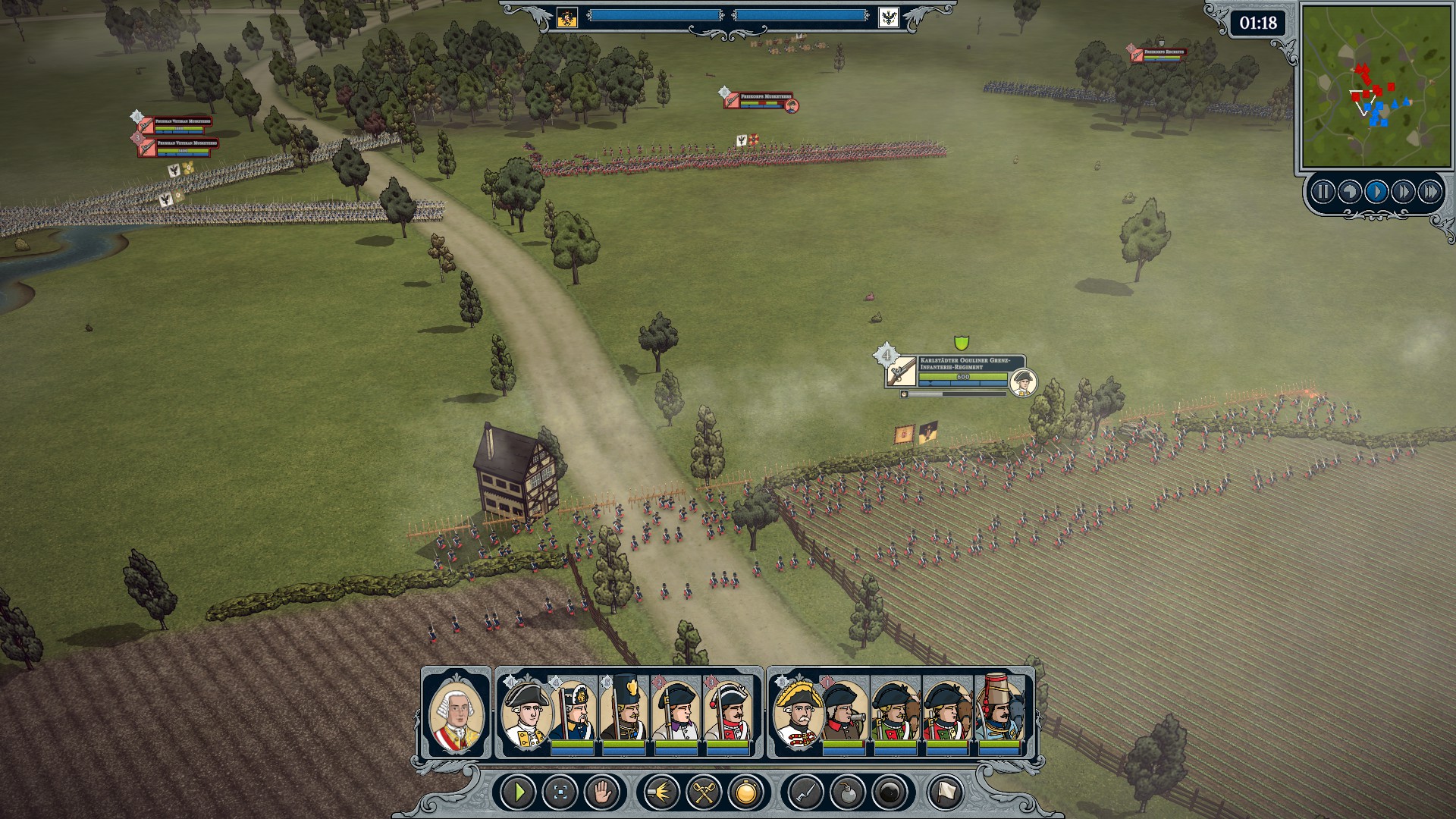Viewport: 1456px width, 819px height.
Task: Click the battlefield minimap
Action: pyautogui.click(x=1376, y=86)
